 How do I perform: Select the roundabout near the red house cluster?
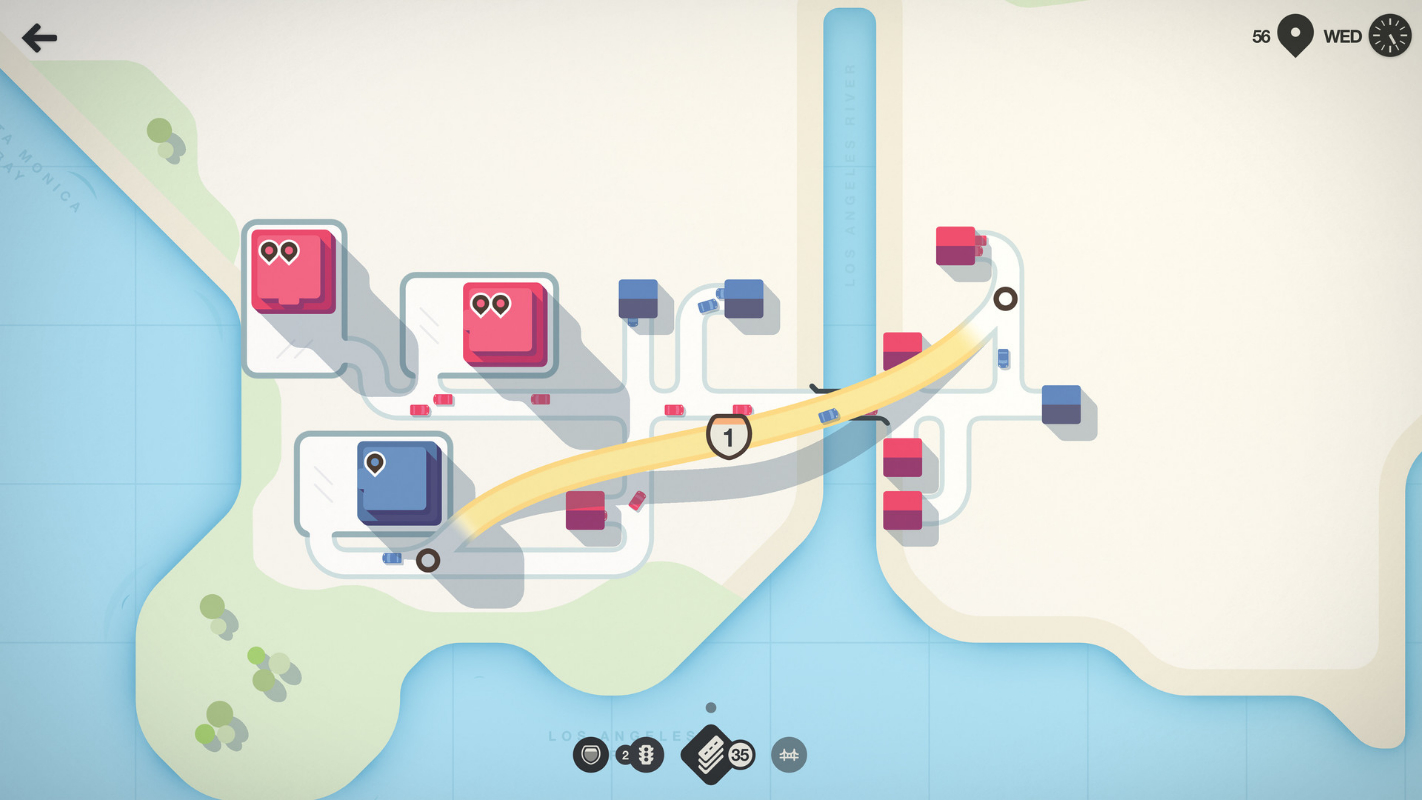1005,297
